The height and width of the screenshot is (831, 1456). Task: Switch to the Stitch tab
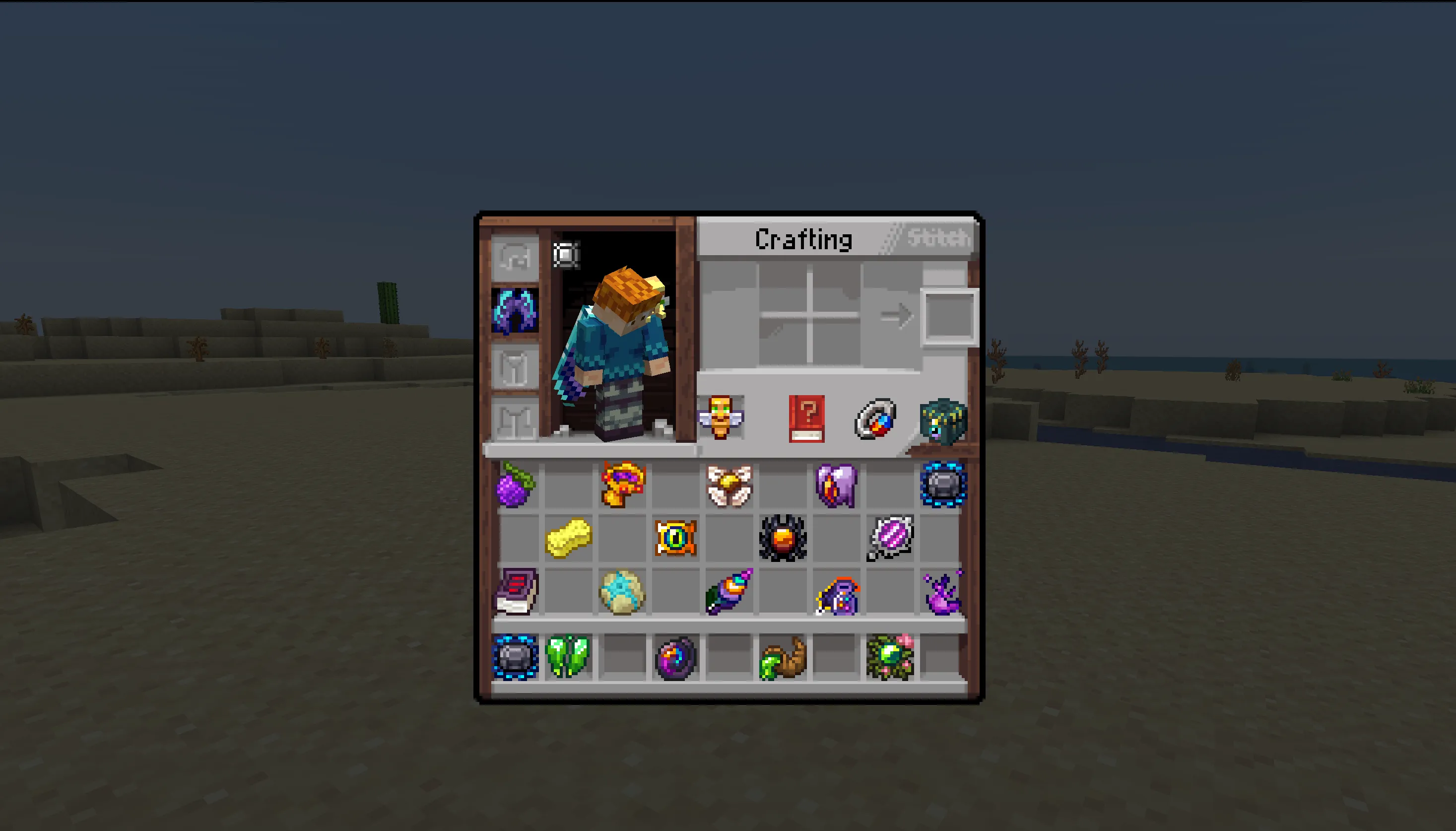(935, 240)
